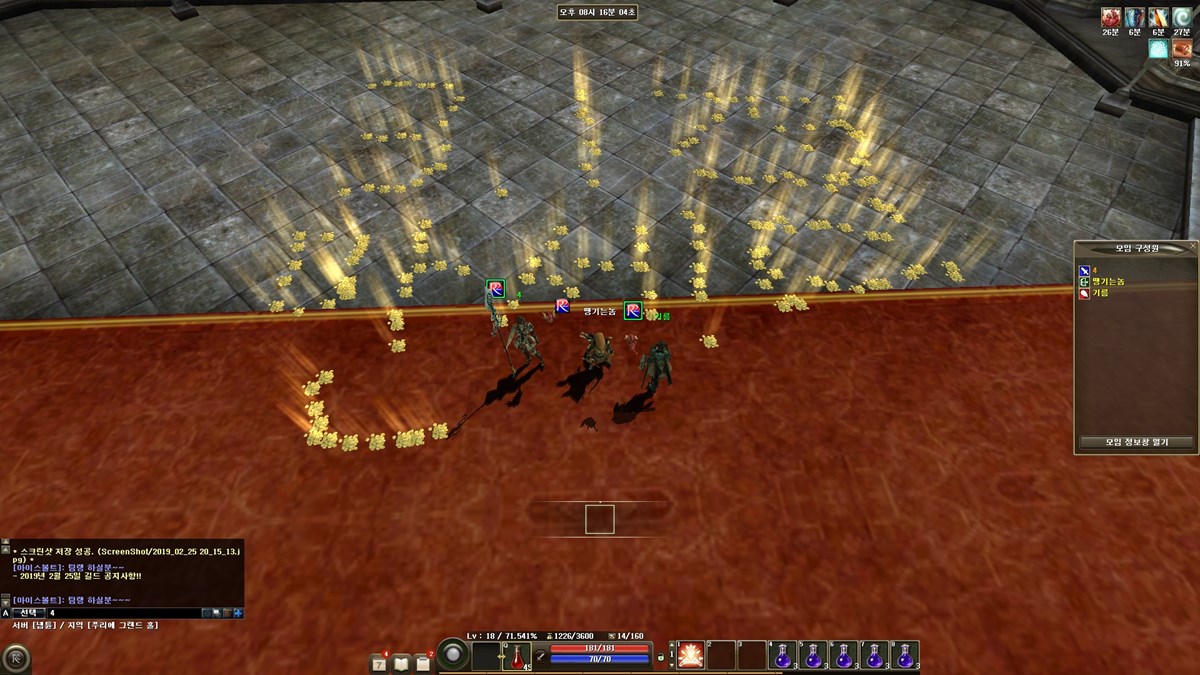Open the calendar icon with badge 4
Image resolution: width=1200 pixels, height=675 pixels.
coord(380,662)
